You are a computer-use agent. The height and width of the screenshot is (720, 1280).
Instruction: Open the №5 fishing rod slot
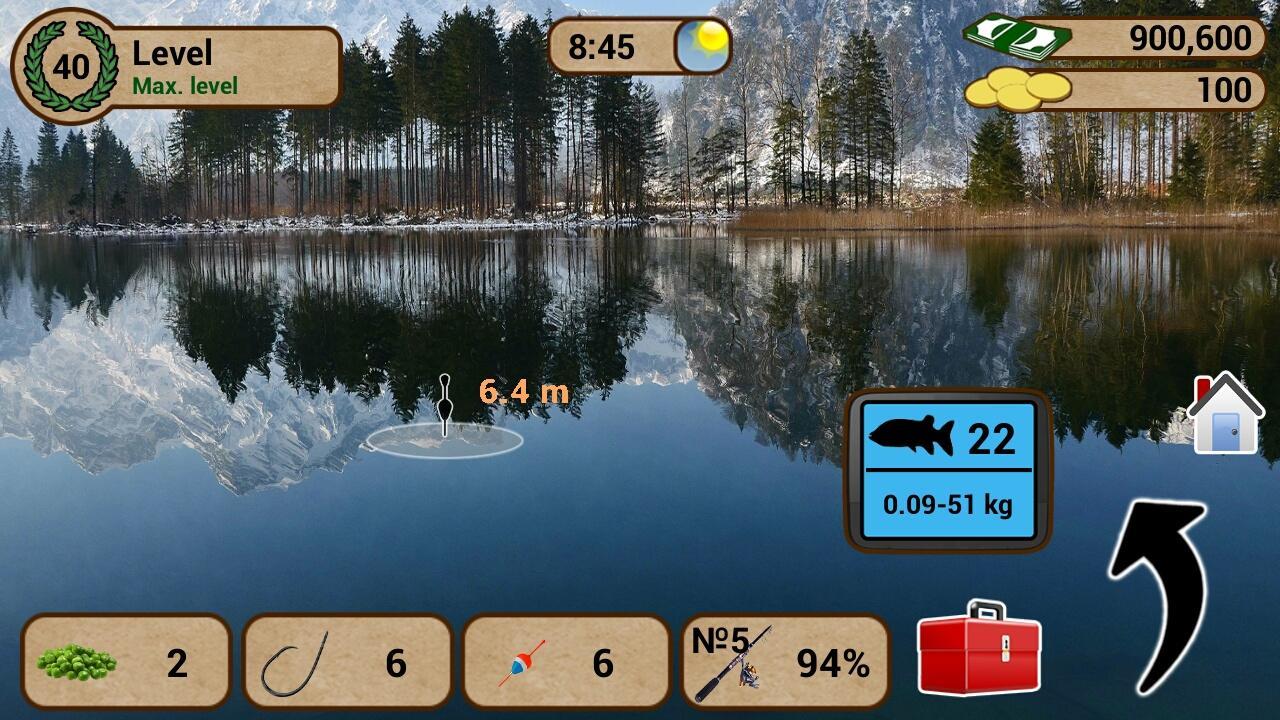pos(785,662)
